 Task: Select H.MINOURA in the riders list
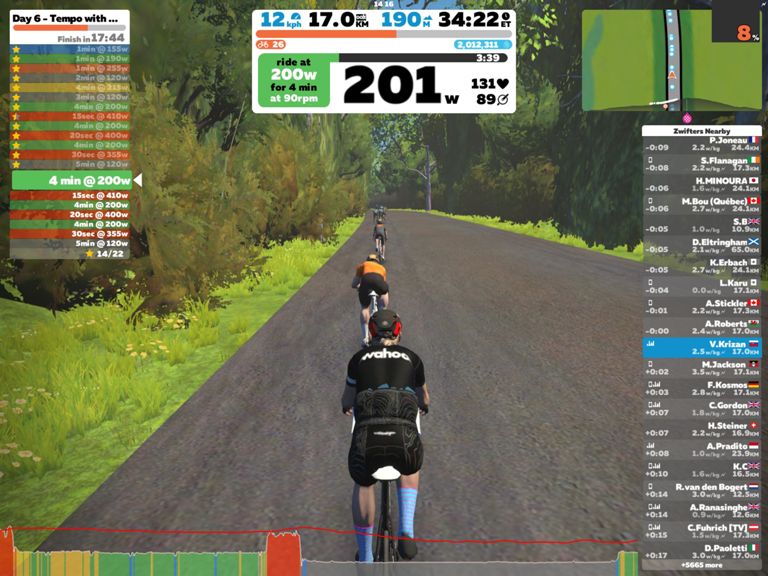coord(702,185)
